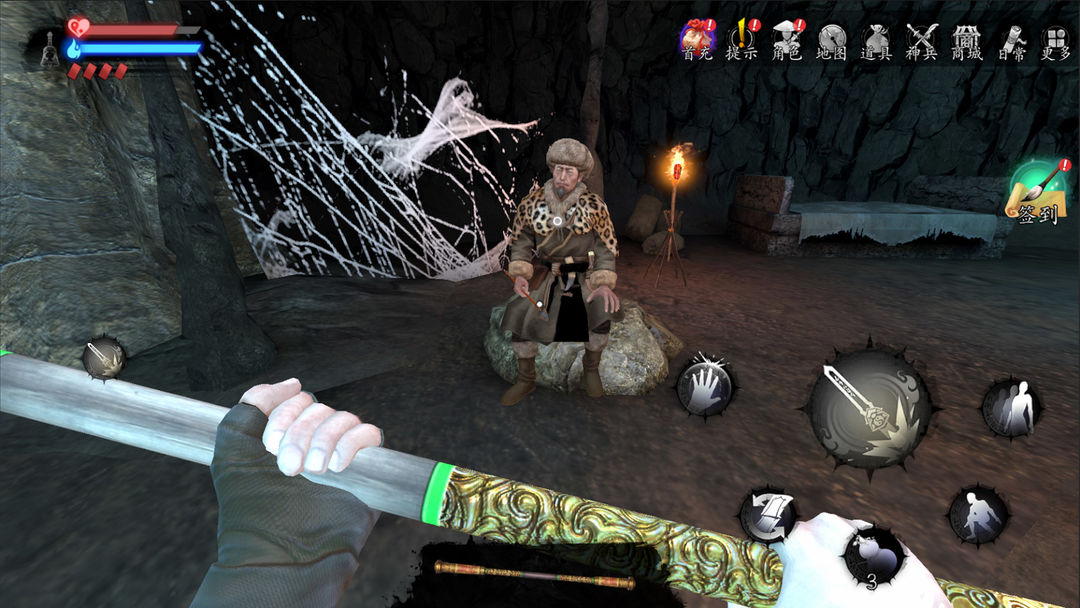Activate the open-hand palm skill
1080x608 pixels.
(705, 386)
